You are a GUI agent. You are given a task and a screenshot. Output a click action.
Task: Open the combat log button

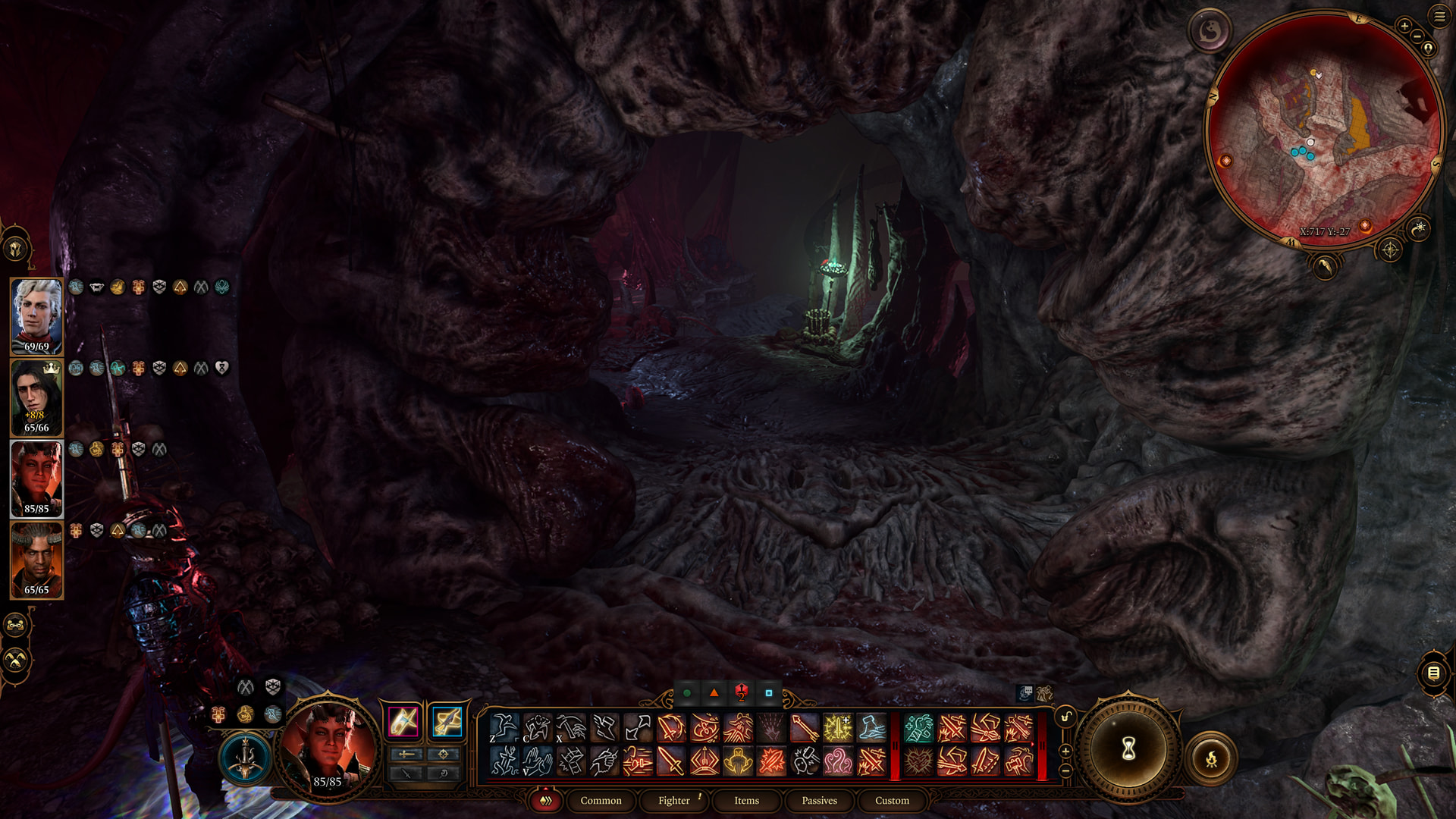tap(1432, 673)
